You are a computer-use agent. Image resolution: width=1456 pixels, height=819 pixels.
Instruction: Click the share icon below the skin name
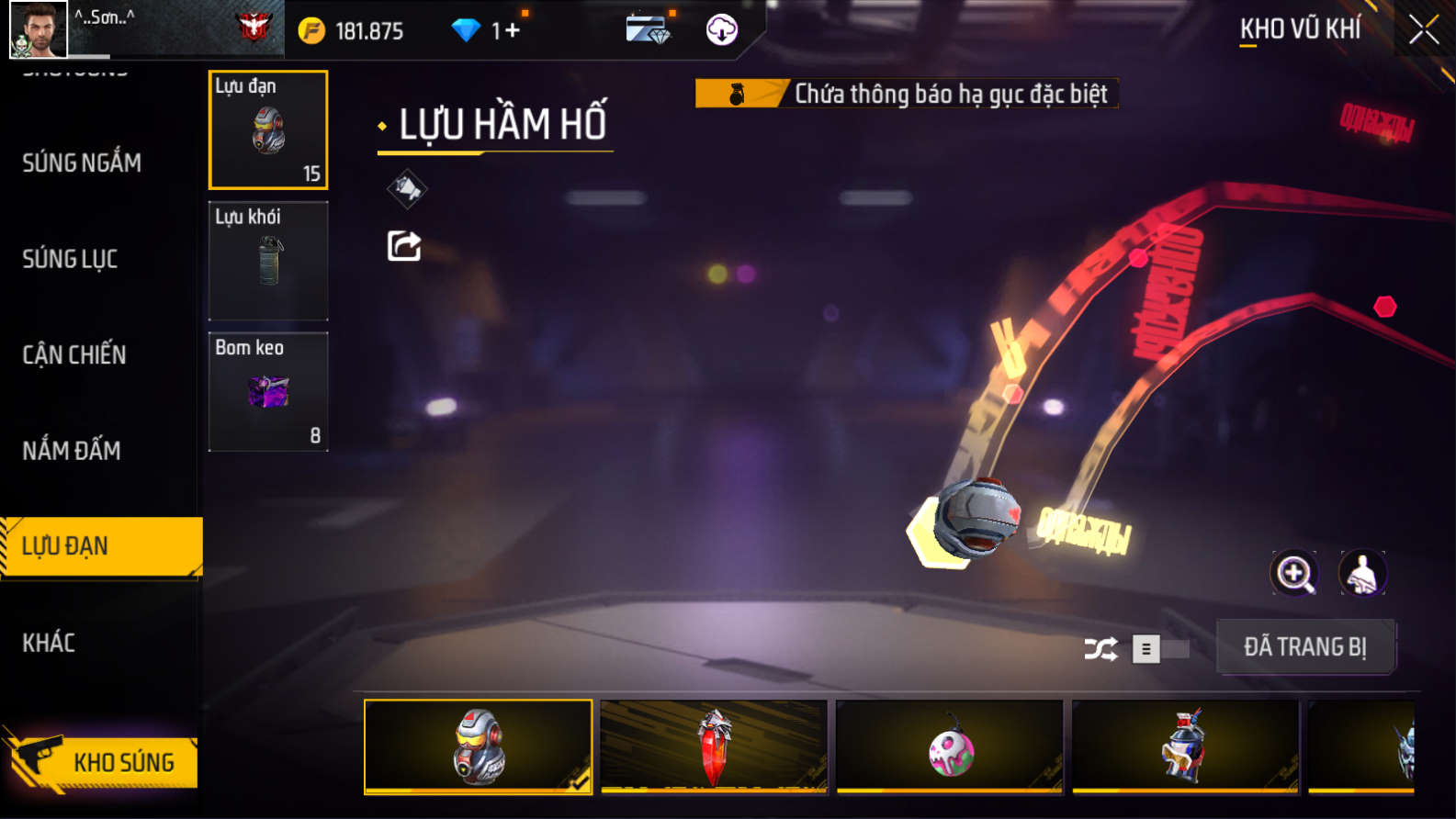click(404, 246)
